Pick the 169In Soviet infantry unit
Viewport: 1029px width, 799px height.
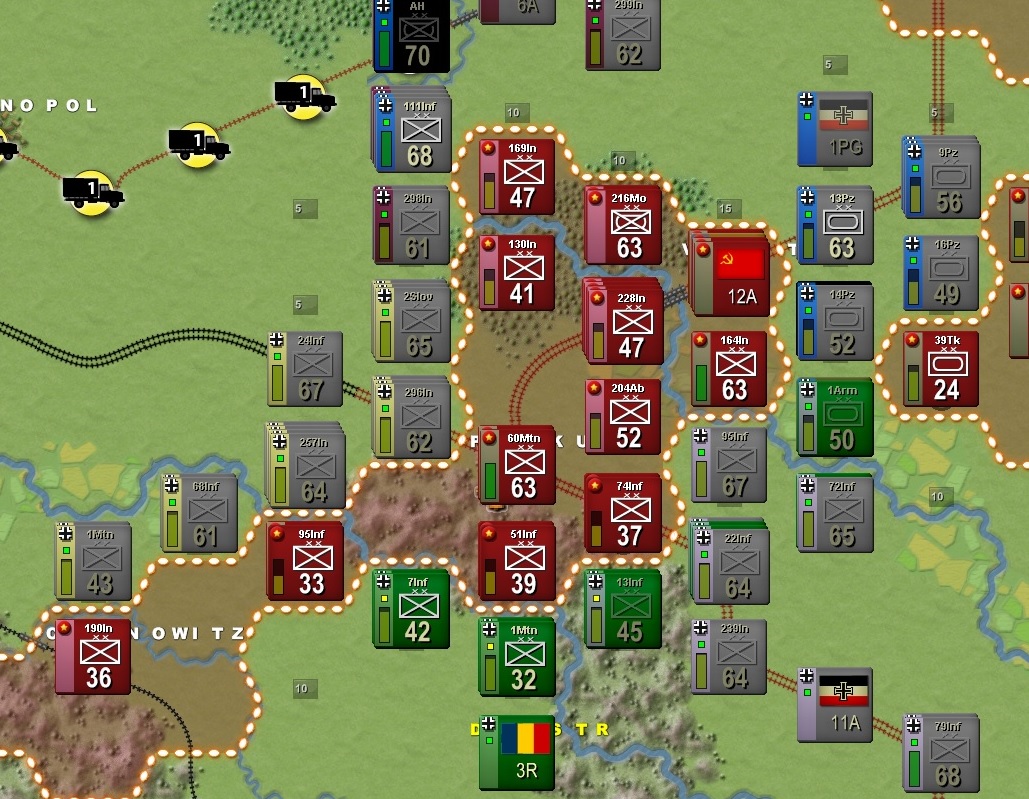(x=517, y=177)
